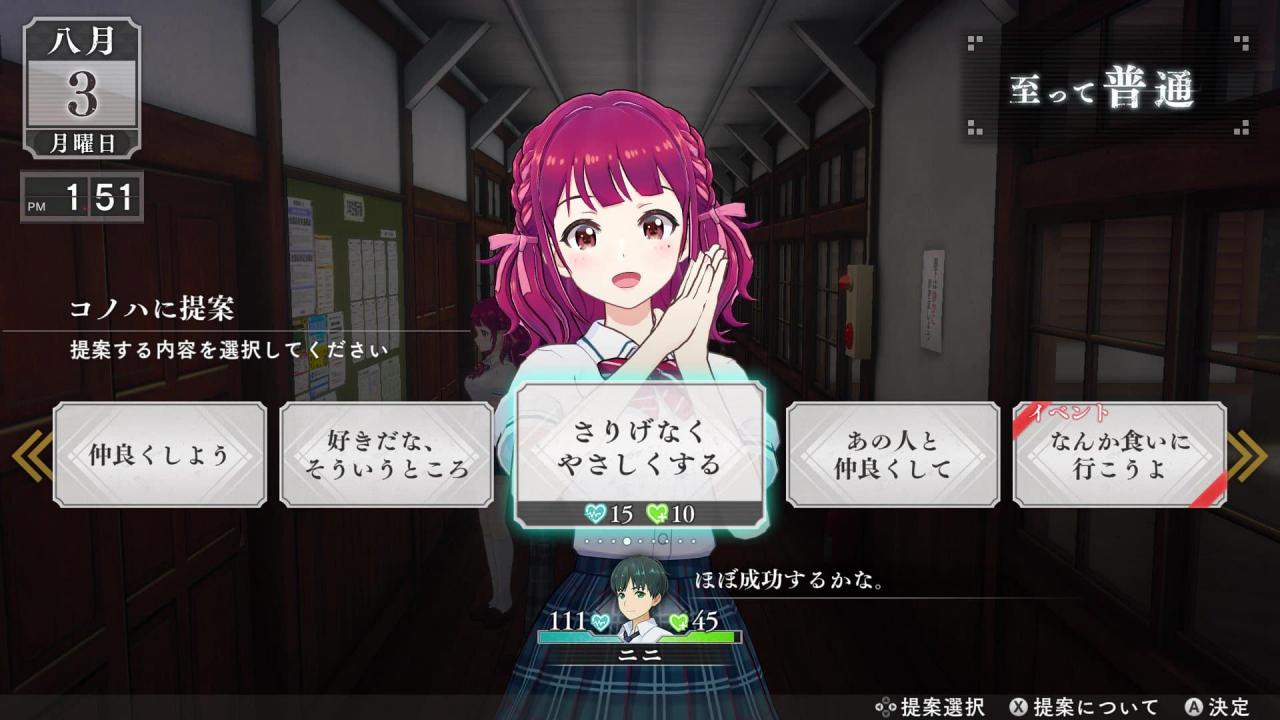
Task: Choose the 好きだな、そういうところ proposal
Action: tap(386, 455)
